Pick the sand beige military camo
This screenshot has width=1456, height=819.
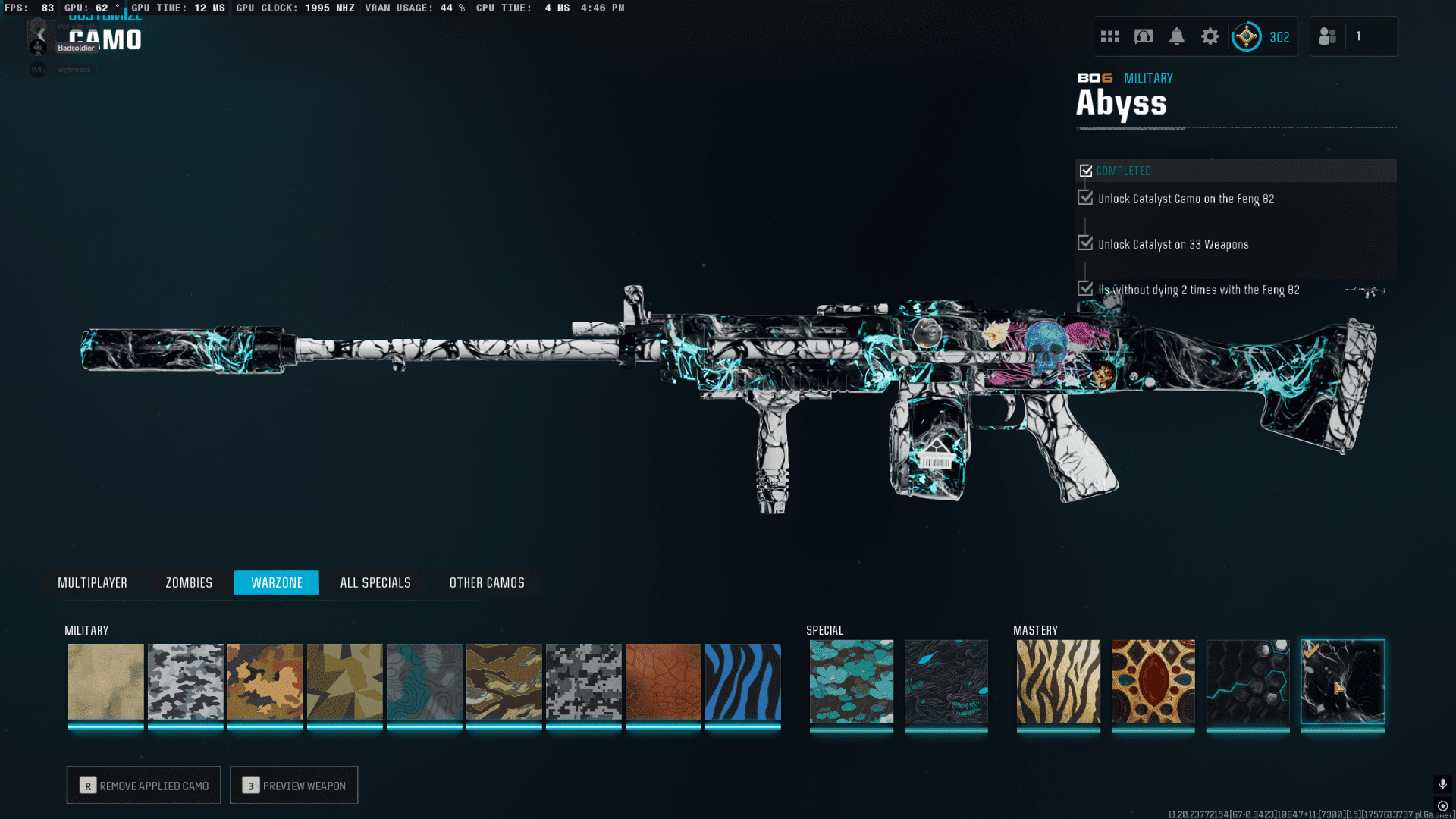coord(105,682)
